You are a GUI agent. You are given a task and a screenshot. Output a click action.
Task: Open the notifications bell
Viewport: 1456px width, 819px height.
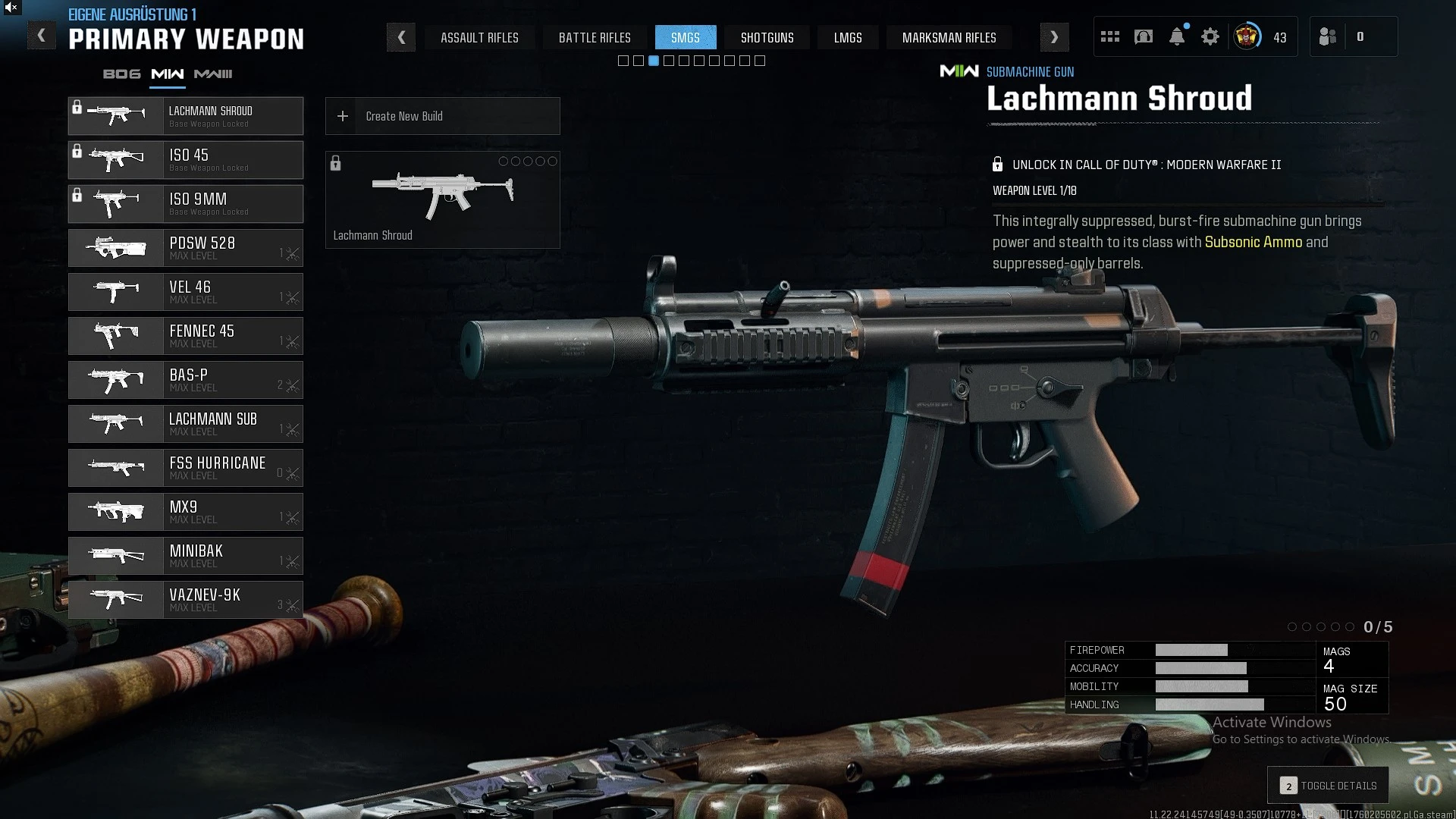1176,36
